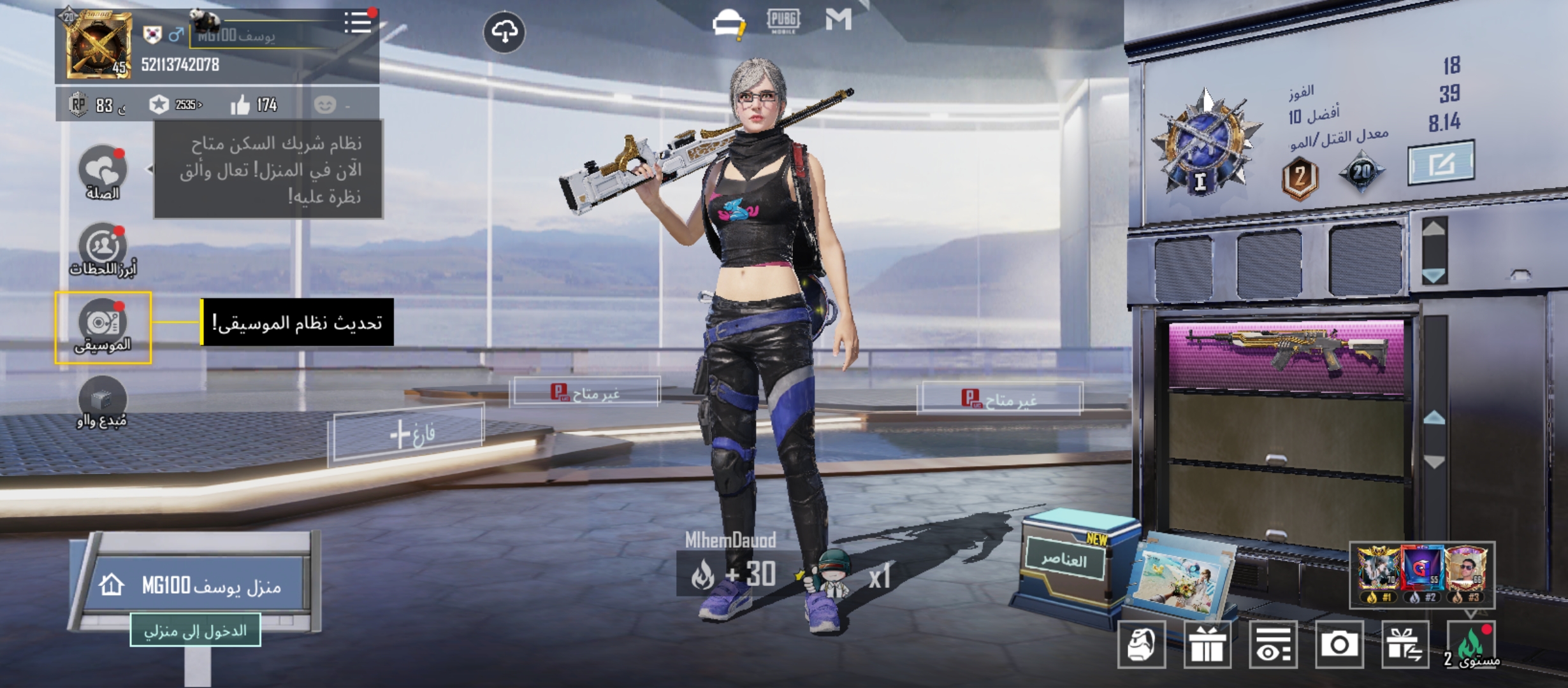Image resolution: width=1568 pixels, height=688 pixels.
Task: Open the camera screenshot tool
Action: click(x=1339, y=645)
